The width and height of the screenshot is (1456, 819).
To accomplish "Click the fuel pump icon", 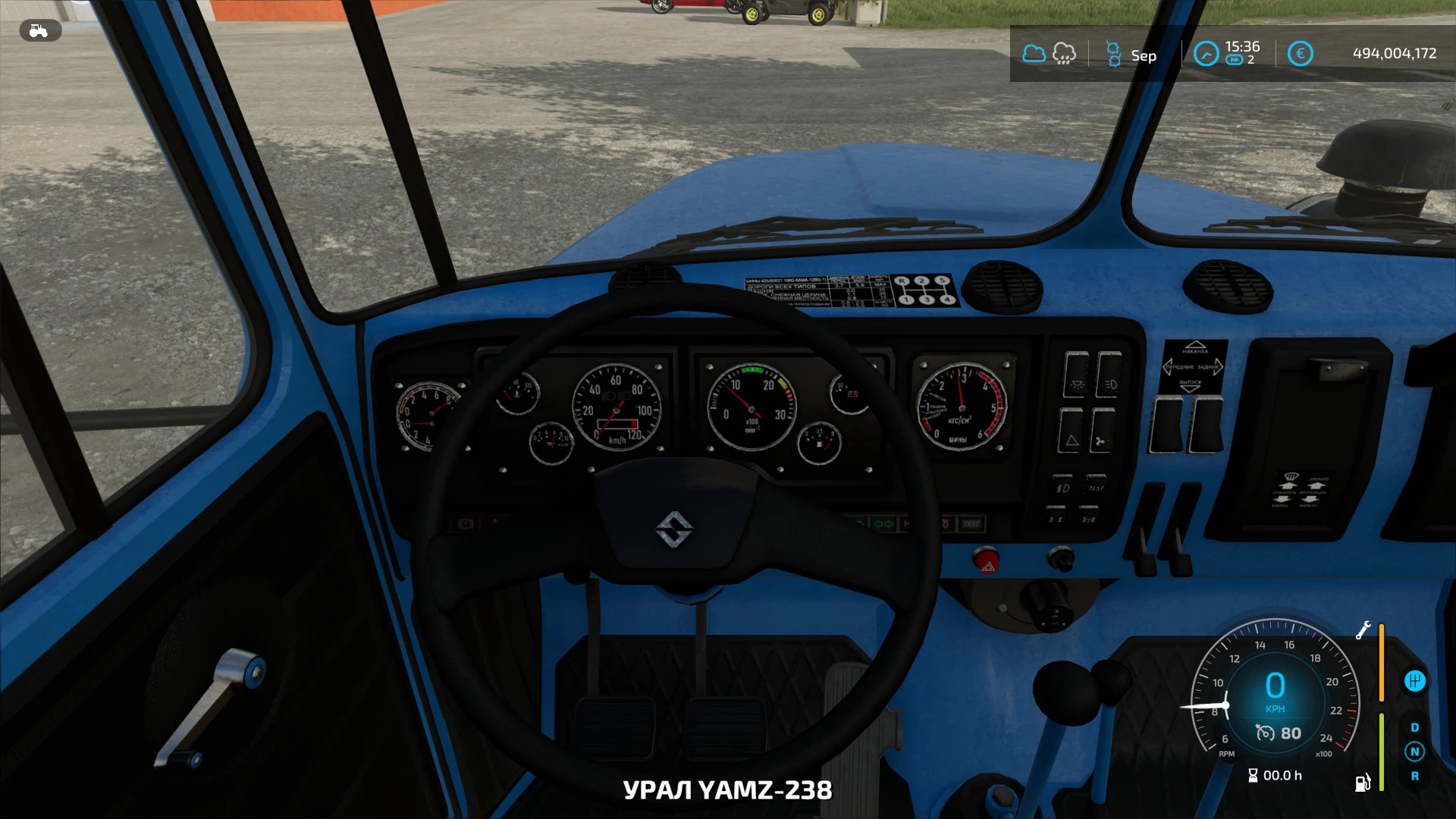I will (1362, 783).
